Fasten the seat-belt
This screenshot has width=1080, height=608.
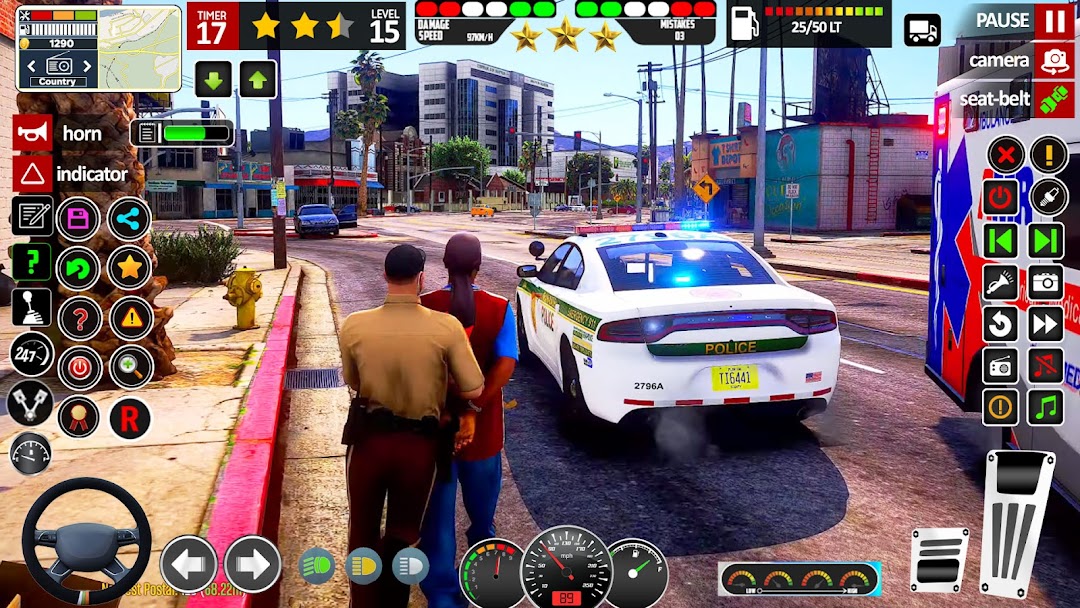pyautogui.click(x=1054, y=99)
